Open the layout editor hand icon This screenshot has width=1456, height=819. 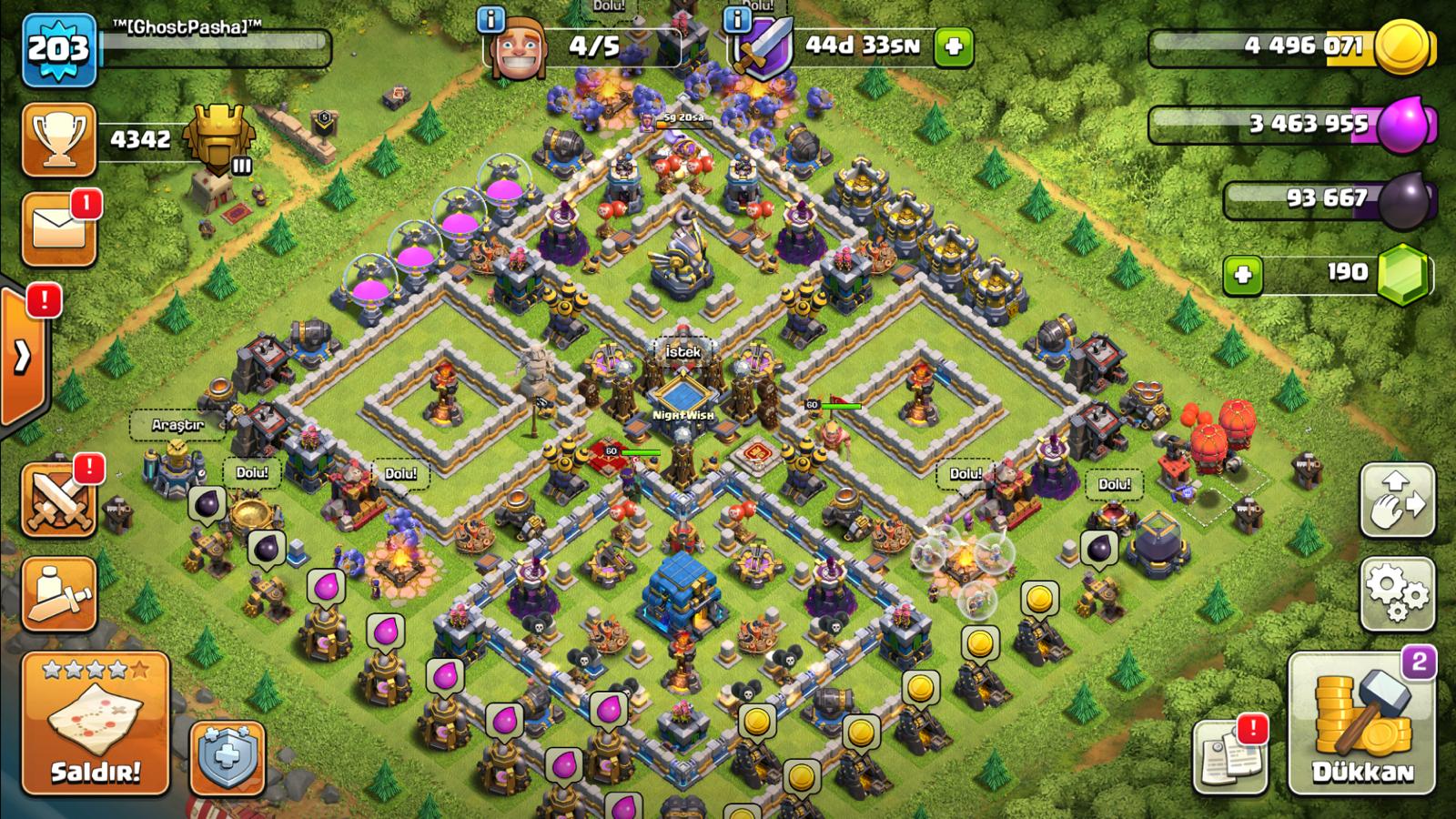(x=1397, y=500)
